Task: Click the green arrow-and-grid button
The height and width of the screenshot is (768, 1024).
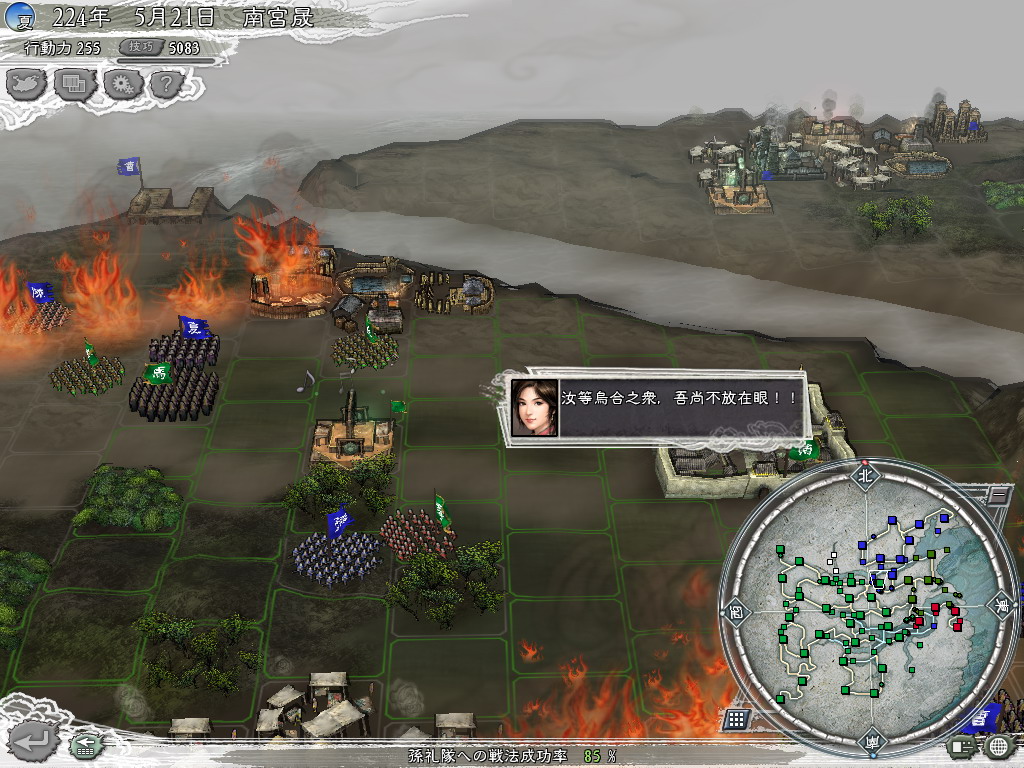Action: tap(87, 745)
